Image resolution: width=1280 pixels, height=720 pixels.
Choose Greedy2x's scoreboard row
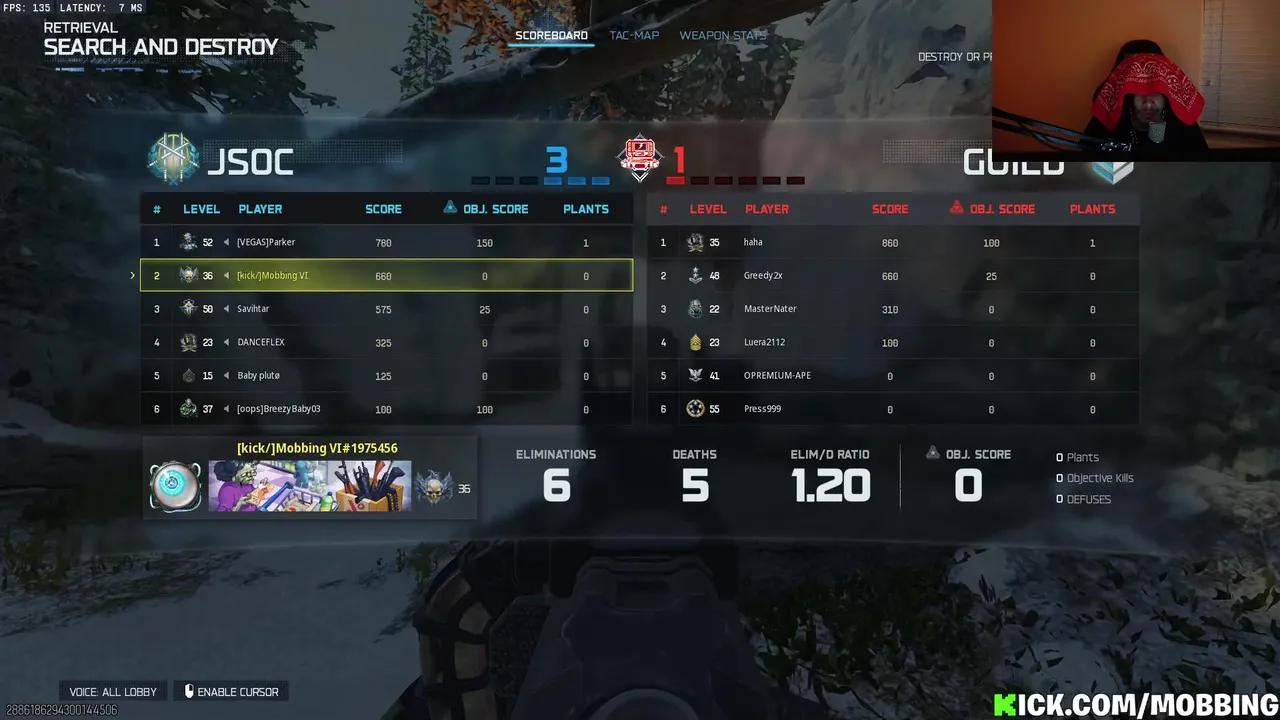(892, 276)
